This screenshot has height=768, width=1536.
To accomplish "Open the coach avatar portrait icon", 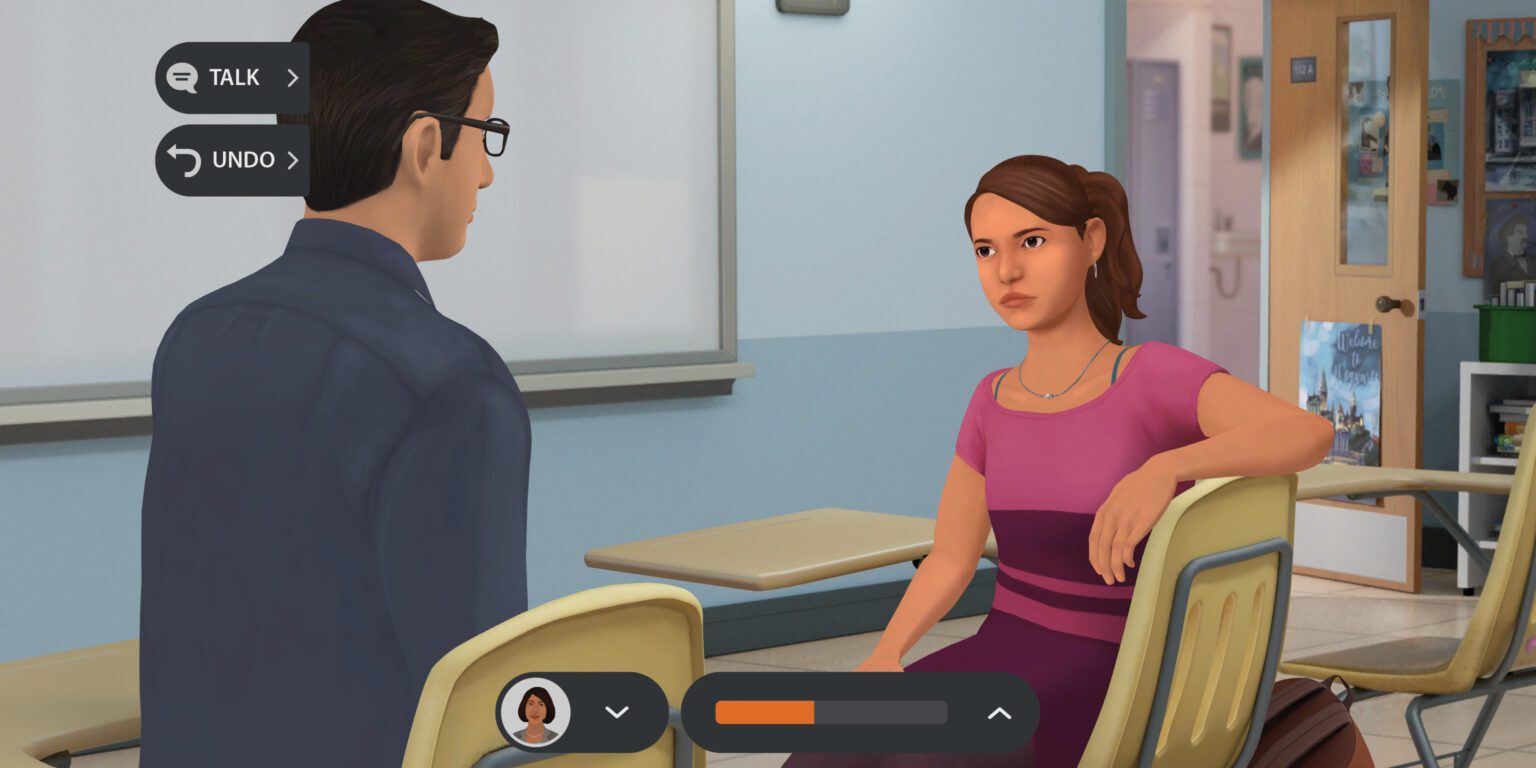I will (537, 712).
